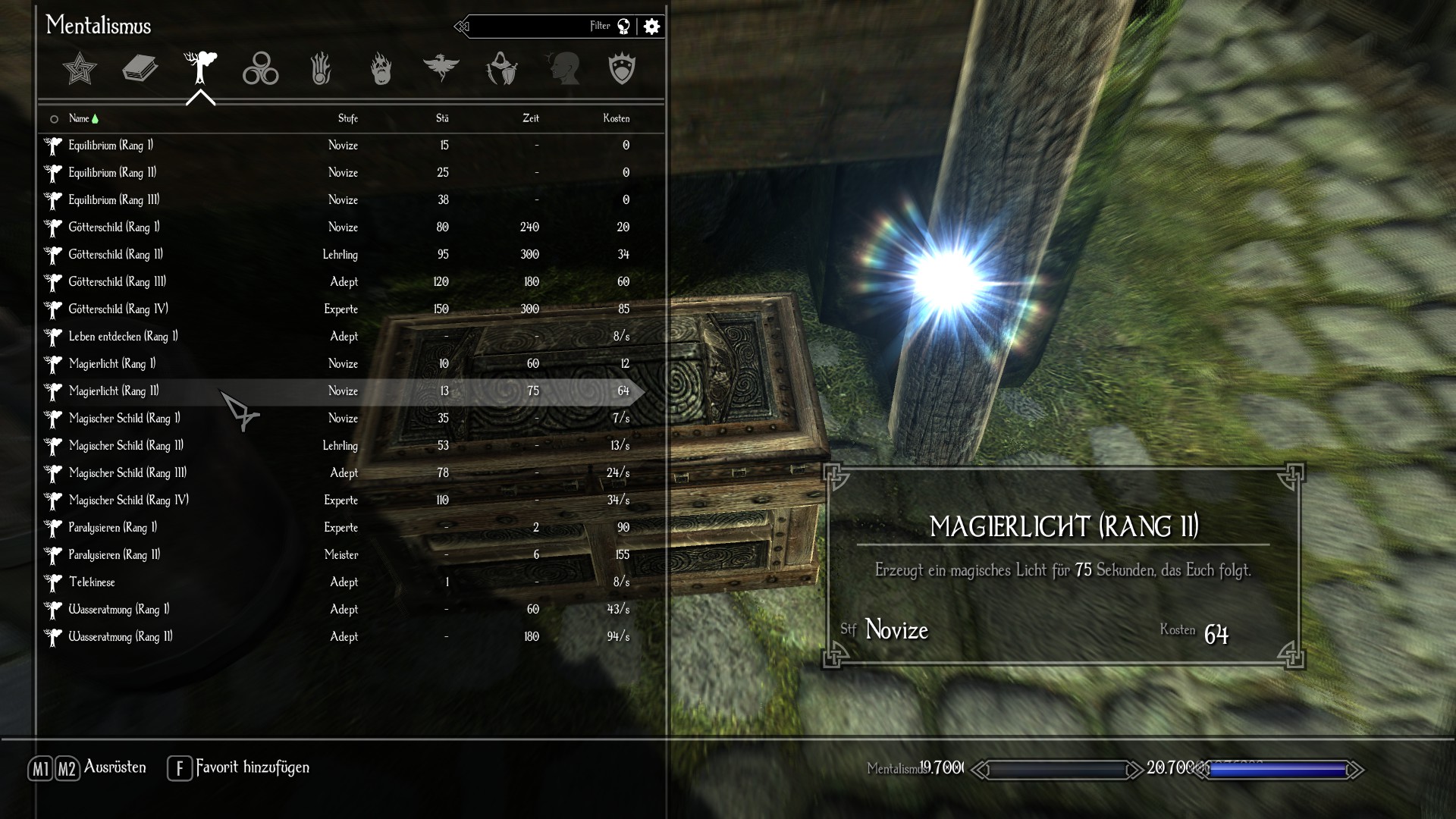Viewport: 1456px width, 819px height.
Task: Sort spells by Zeit column
Action: tap(530, 118)
